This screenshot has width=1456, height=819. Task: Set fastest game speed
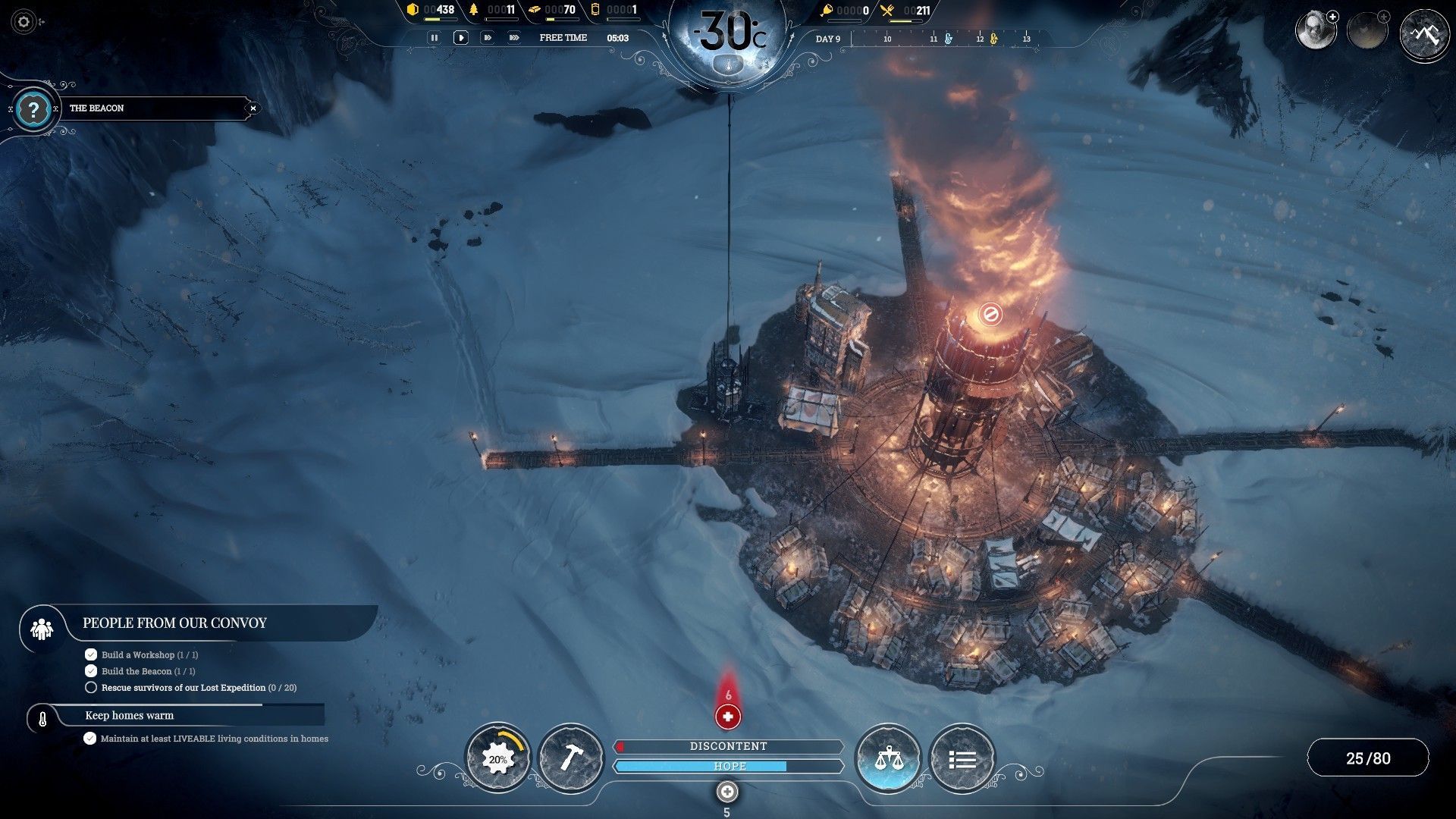[x=514, y=37]
